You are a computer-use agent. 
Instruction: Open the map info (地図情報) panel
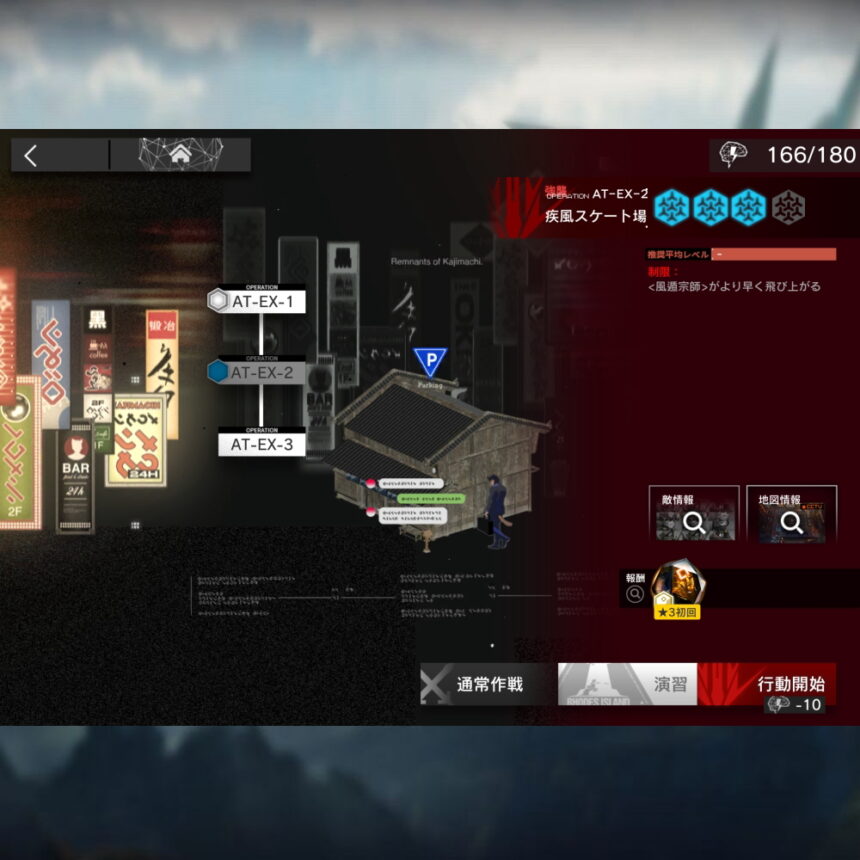[x=791, y=514]
